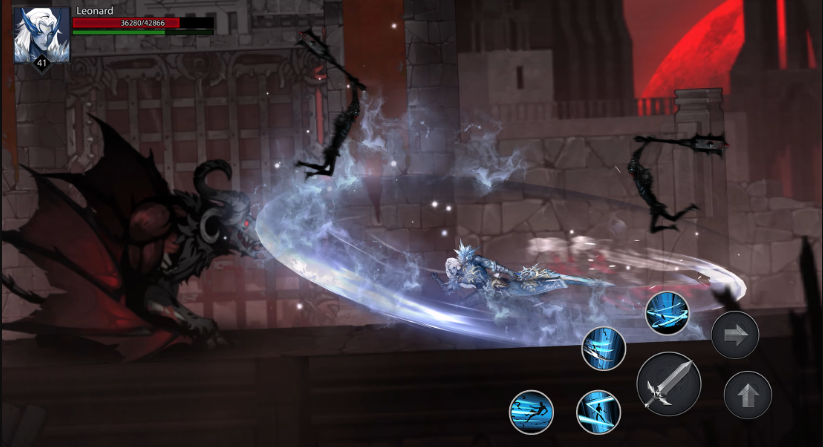Tap the up-arrow jump button

[x=747, y=394]
